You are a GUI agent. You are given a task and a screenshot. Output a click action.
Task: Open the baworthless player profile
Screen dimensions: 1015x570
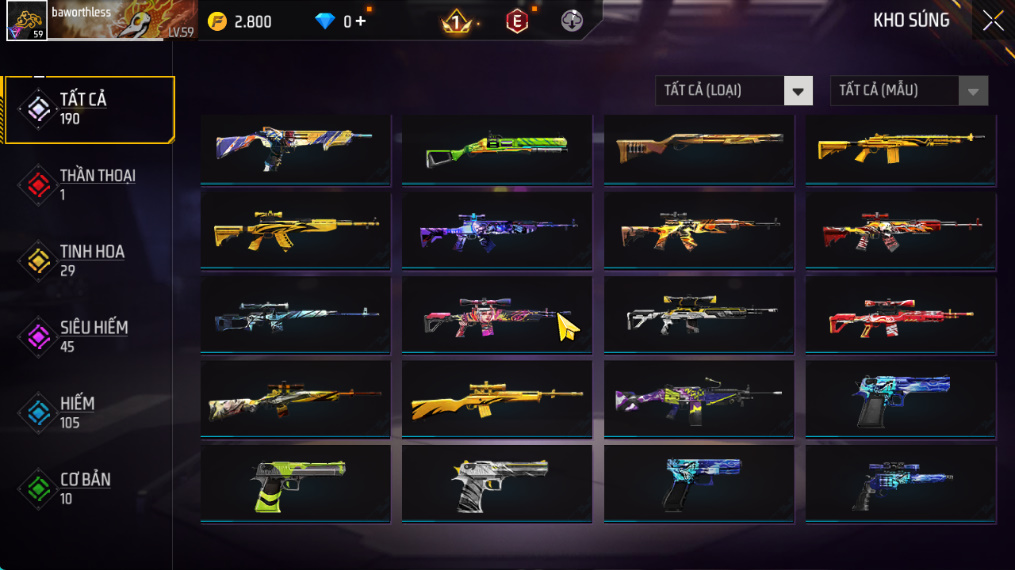coord(100,20)
